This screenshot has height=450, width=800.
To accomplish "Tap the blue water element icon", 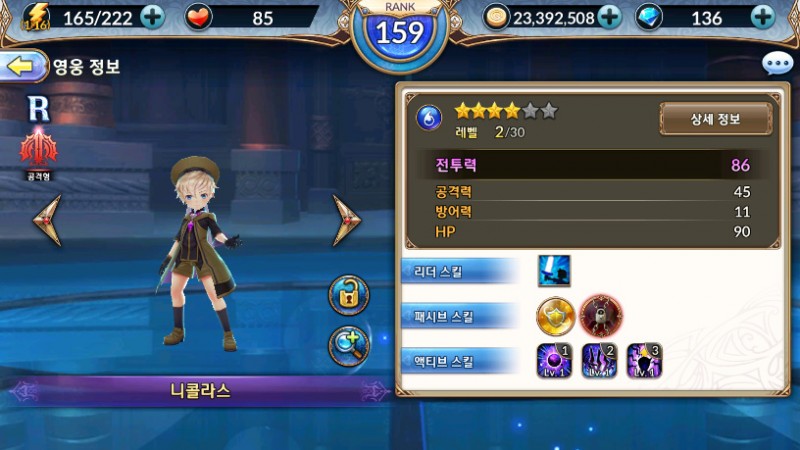I will tap(429, 118).
